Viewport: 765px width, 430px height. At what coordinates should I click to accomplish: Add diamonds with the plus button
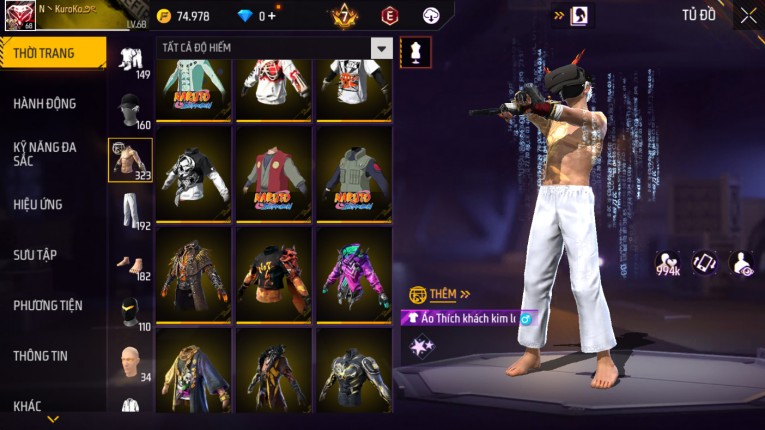point(270,16)
